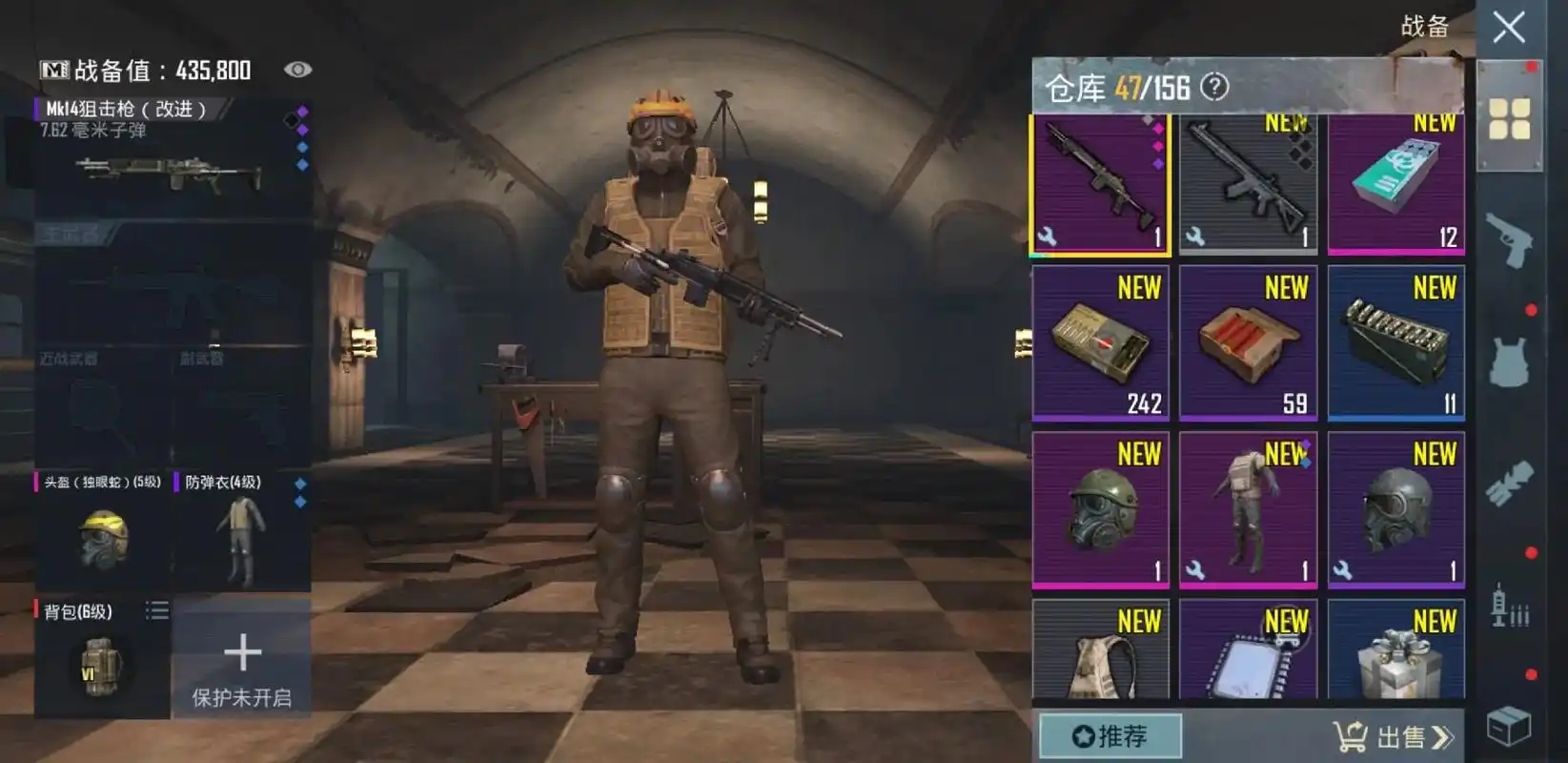The image size is (1568, 763).
Task: Open the warehouse help question mark
Action: coord(1214,87)
